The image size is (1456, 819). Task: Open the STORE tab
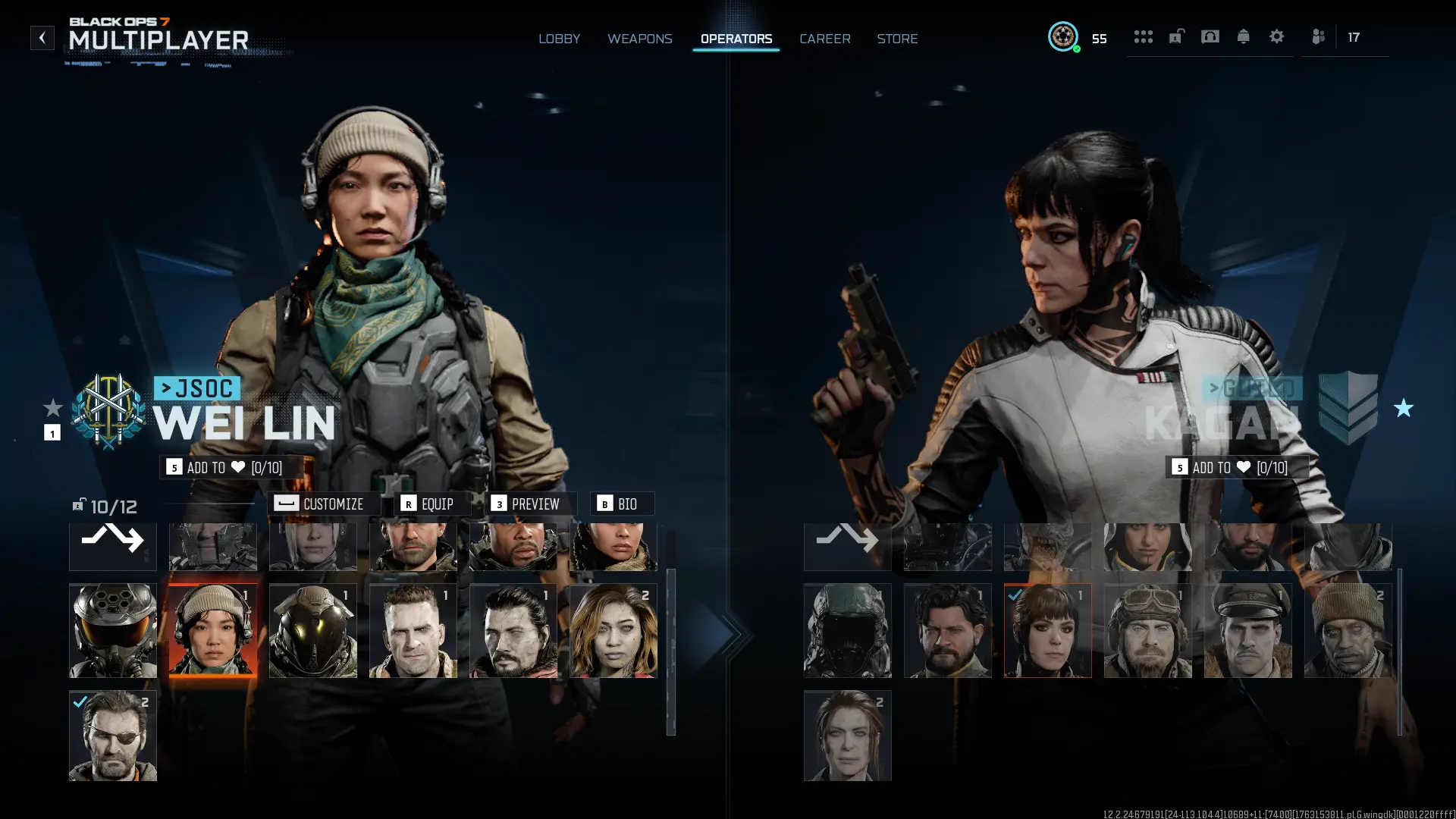[897, 39]
